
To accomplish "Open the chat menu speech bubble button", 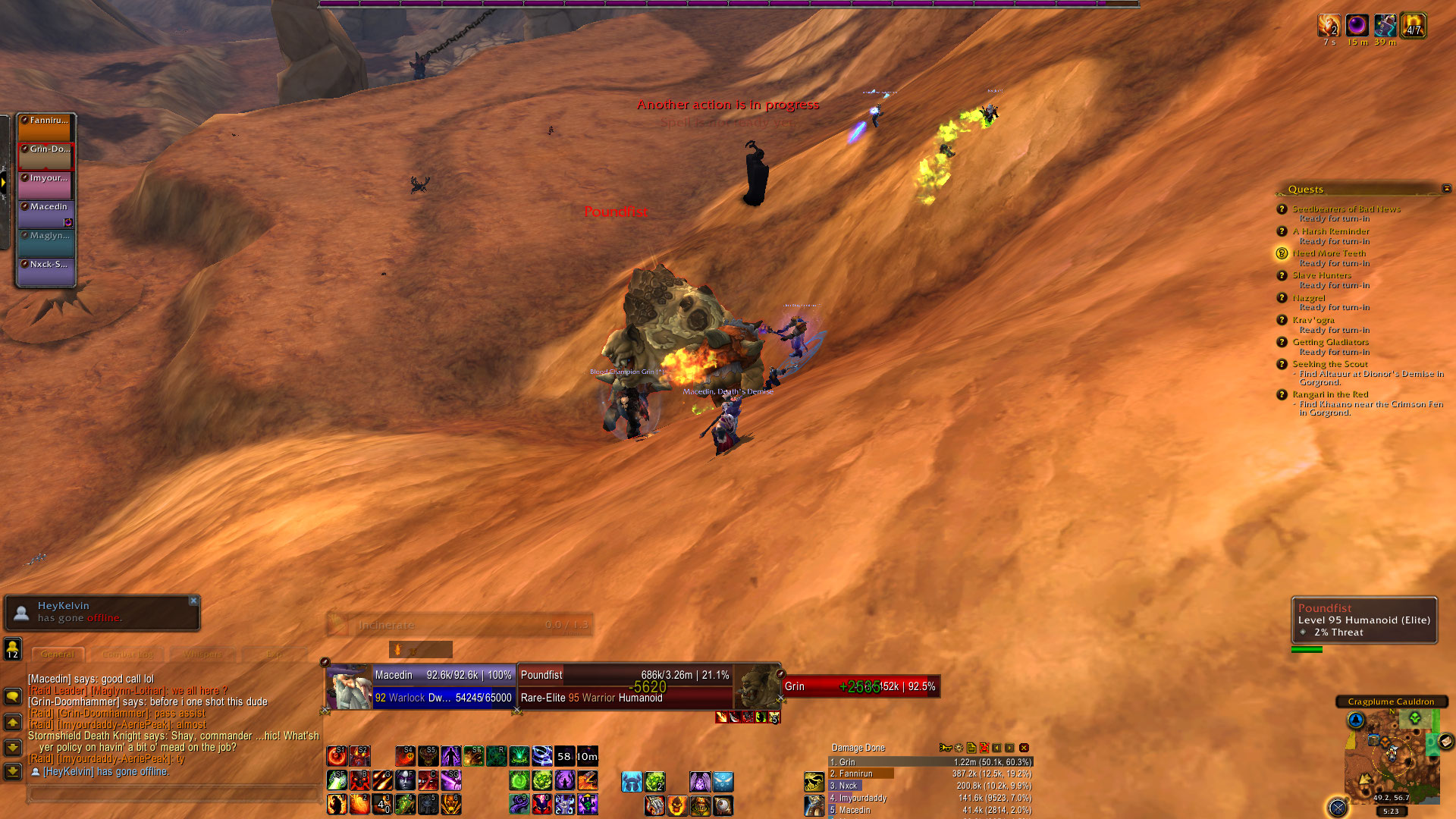I will coord(13,696).
